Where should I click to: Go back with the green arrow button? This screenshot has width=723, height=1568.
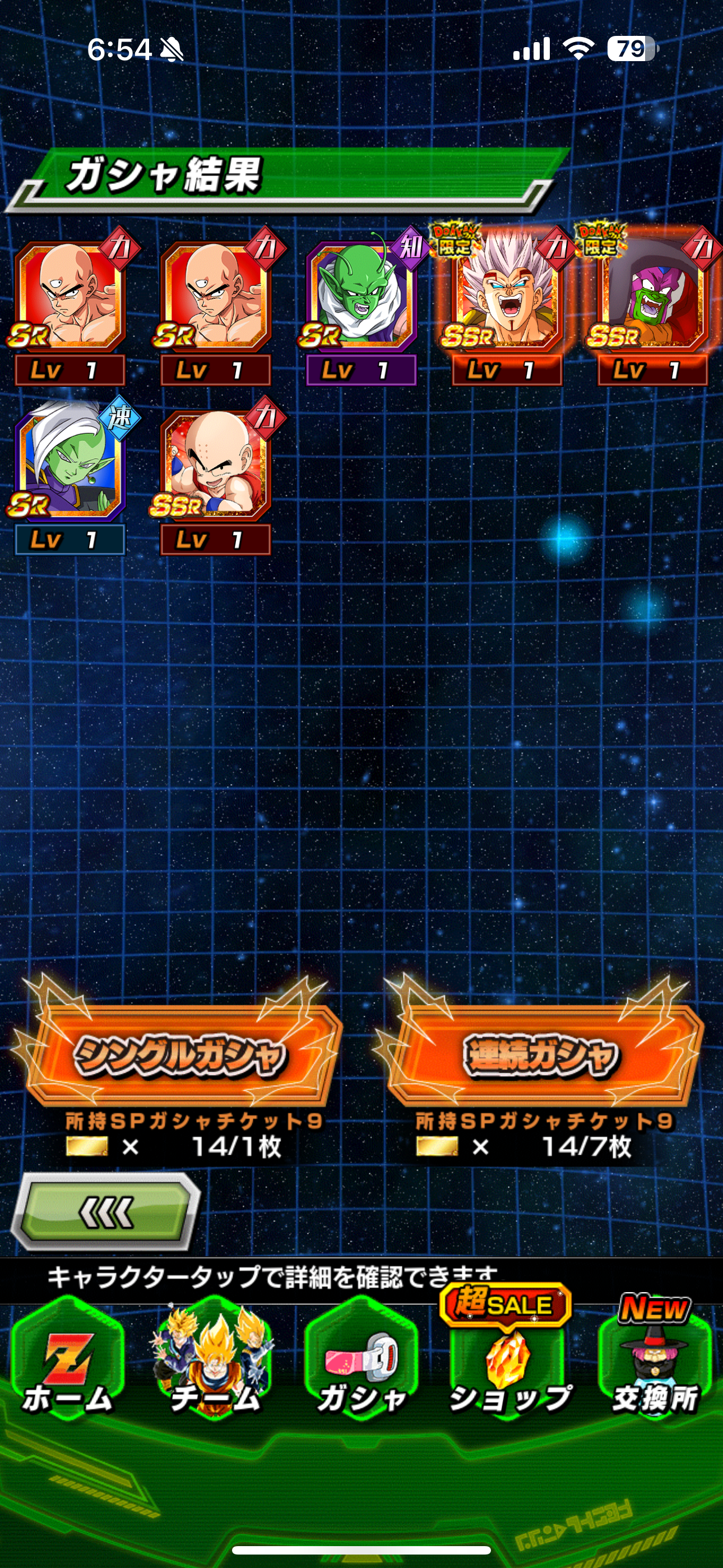click(106, 1212)
